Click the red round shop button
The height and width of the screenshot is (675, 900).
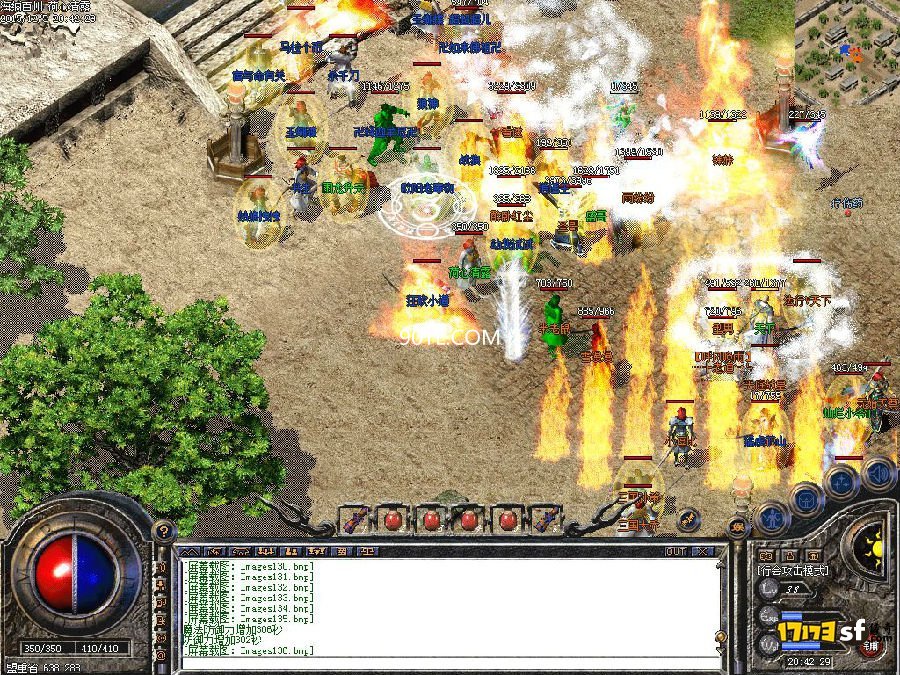point(872,646)
